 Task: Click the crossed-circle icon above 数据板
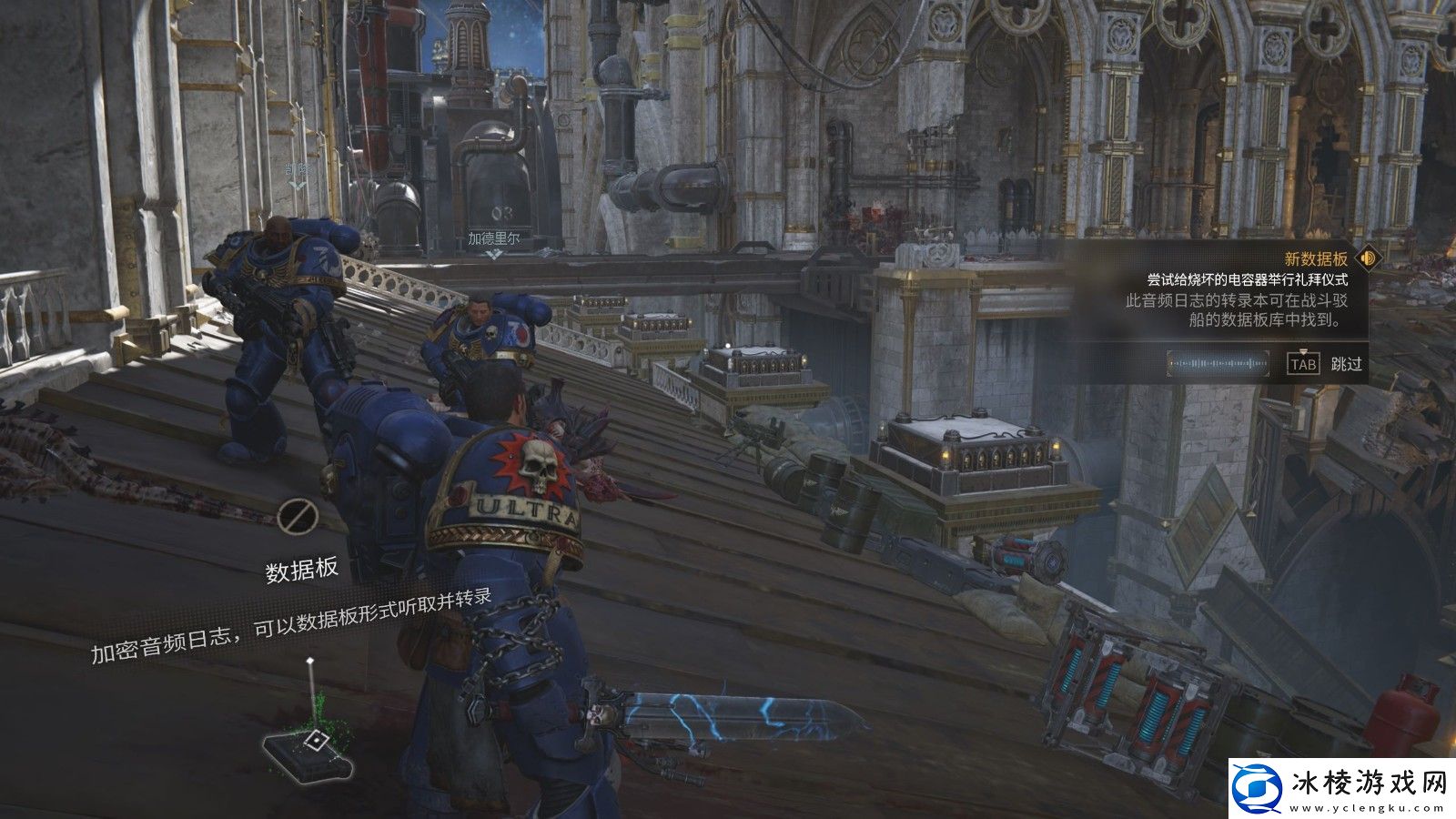tap(297, 516)
